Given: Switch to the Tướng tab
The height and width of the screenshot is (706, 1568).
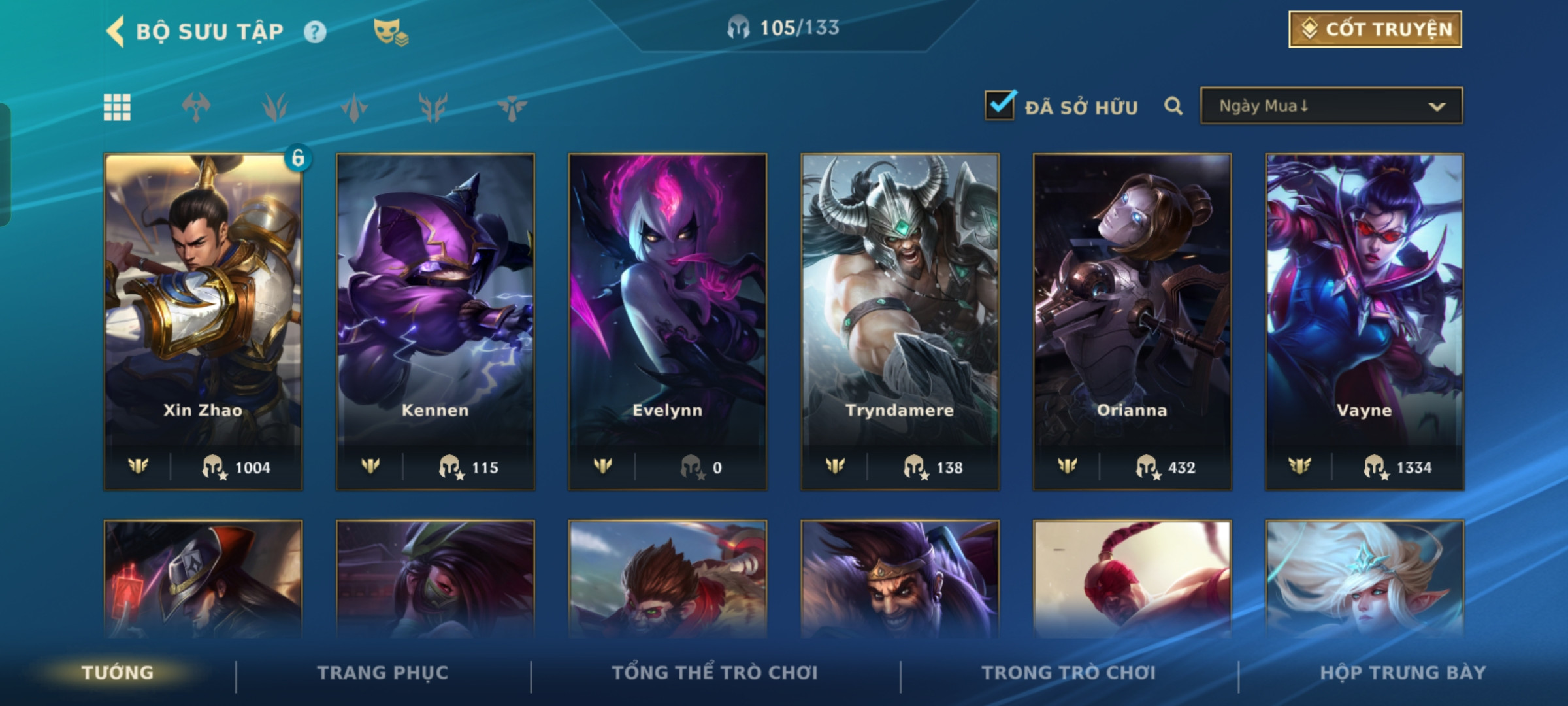Looking at the screenshot, I should click(118, 673).
